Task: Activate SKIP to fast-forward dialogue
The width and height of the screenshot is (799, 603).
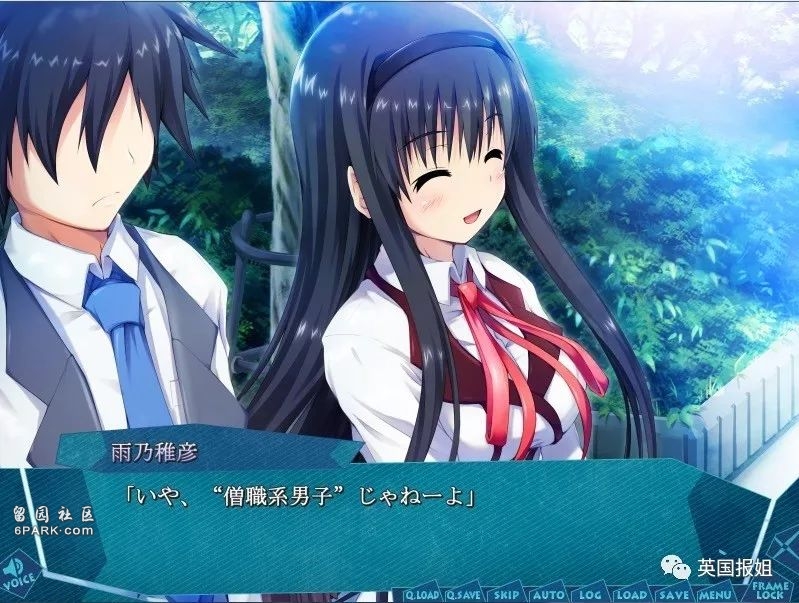Action: pos(508,592)
